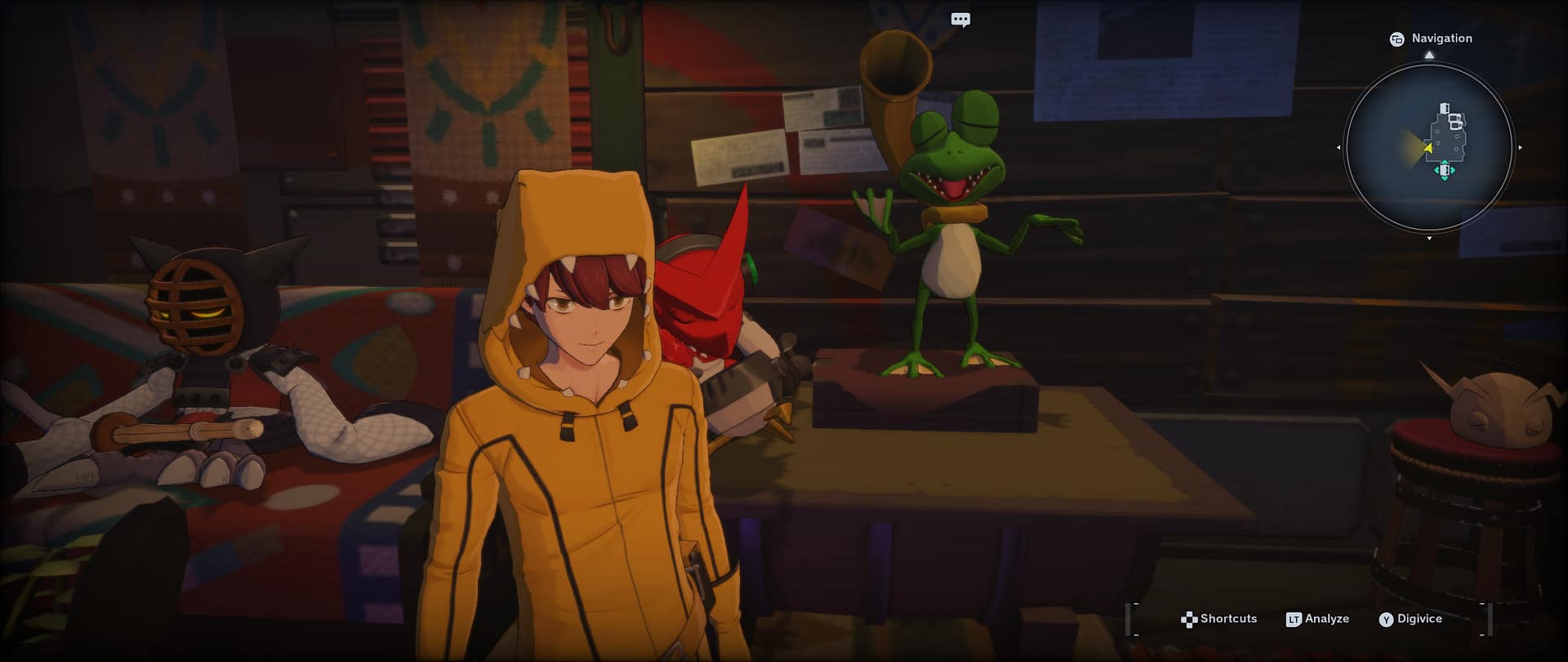This screenshot has height=662, width=1568.
Task: Click the right arrow beside the minimap
Action: [1520, 147]
